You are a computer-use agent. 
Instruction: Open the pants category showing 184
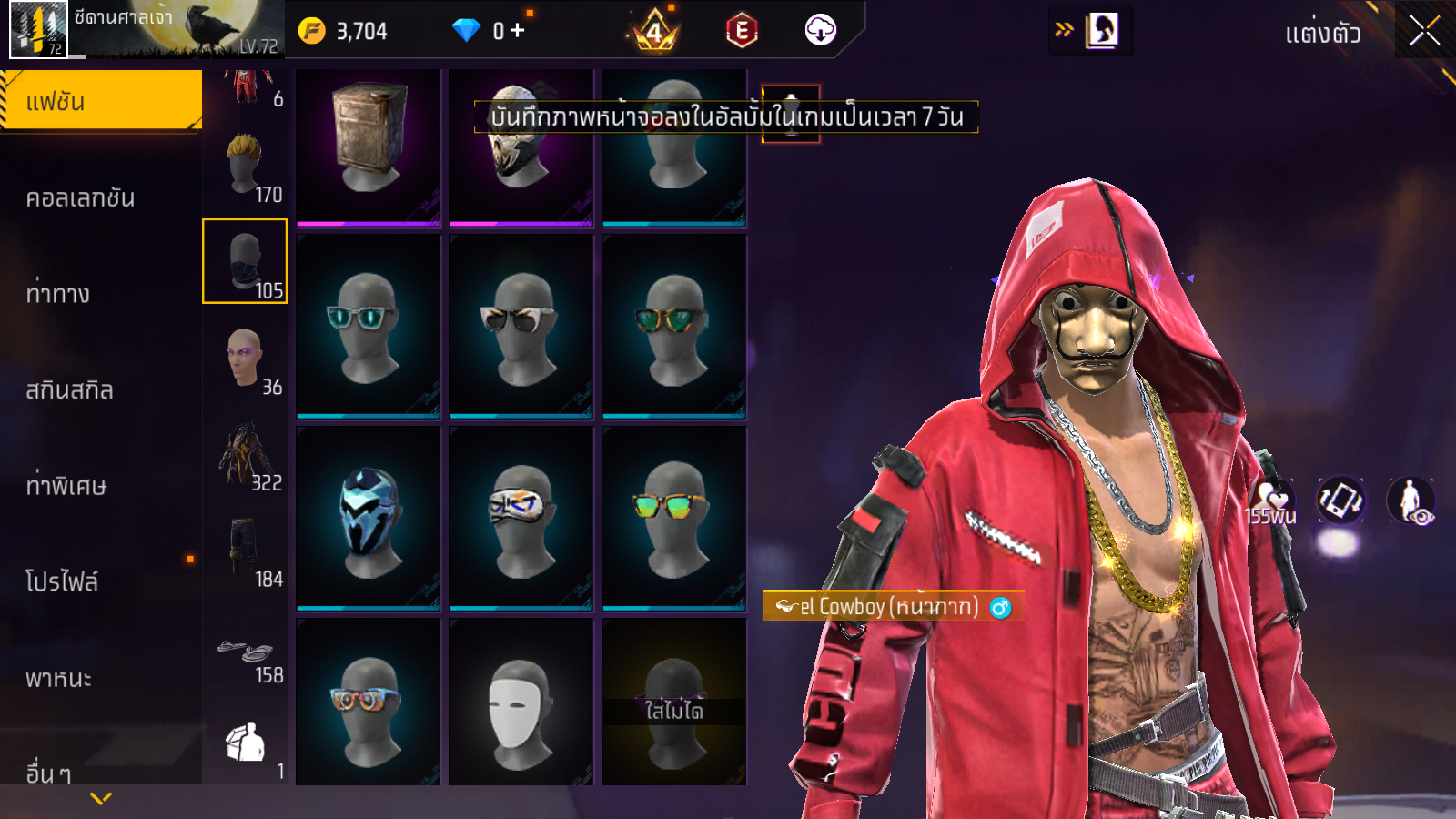click(246, 551)
